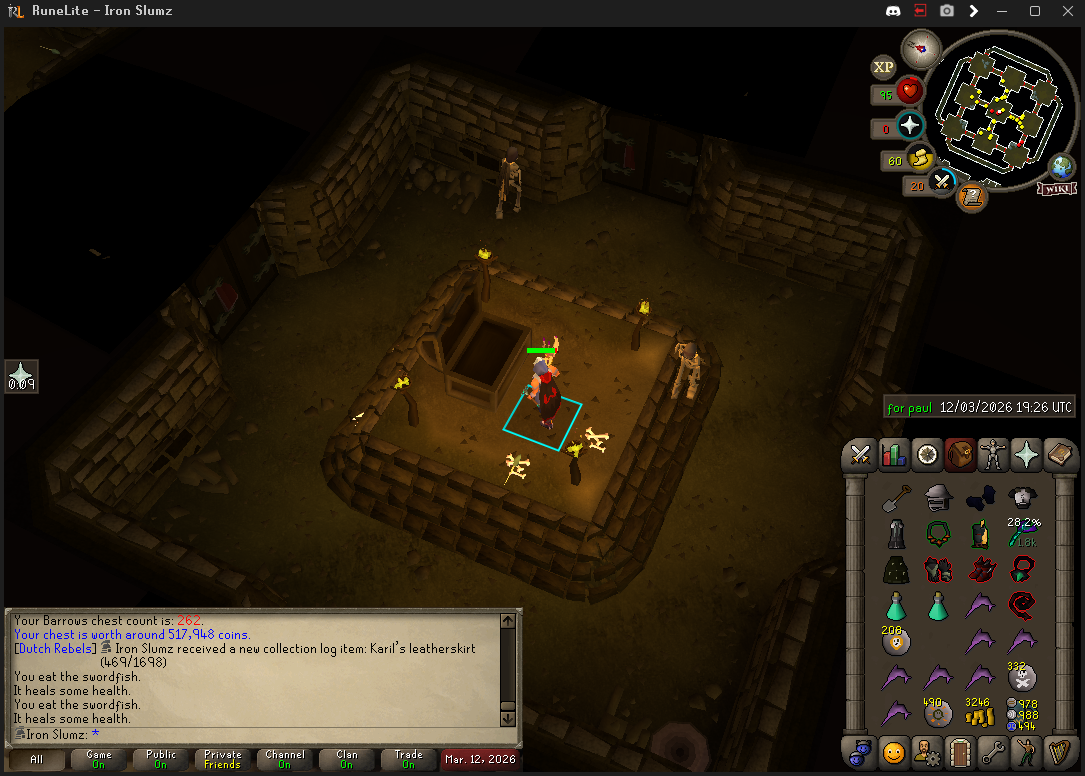Toggle run using the boot energy orb
The height and width of the screenshot is (776, 1085).
(x=921, y=158)
